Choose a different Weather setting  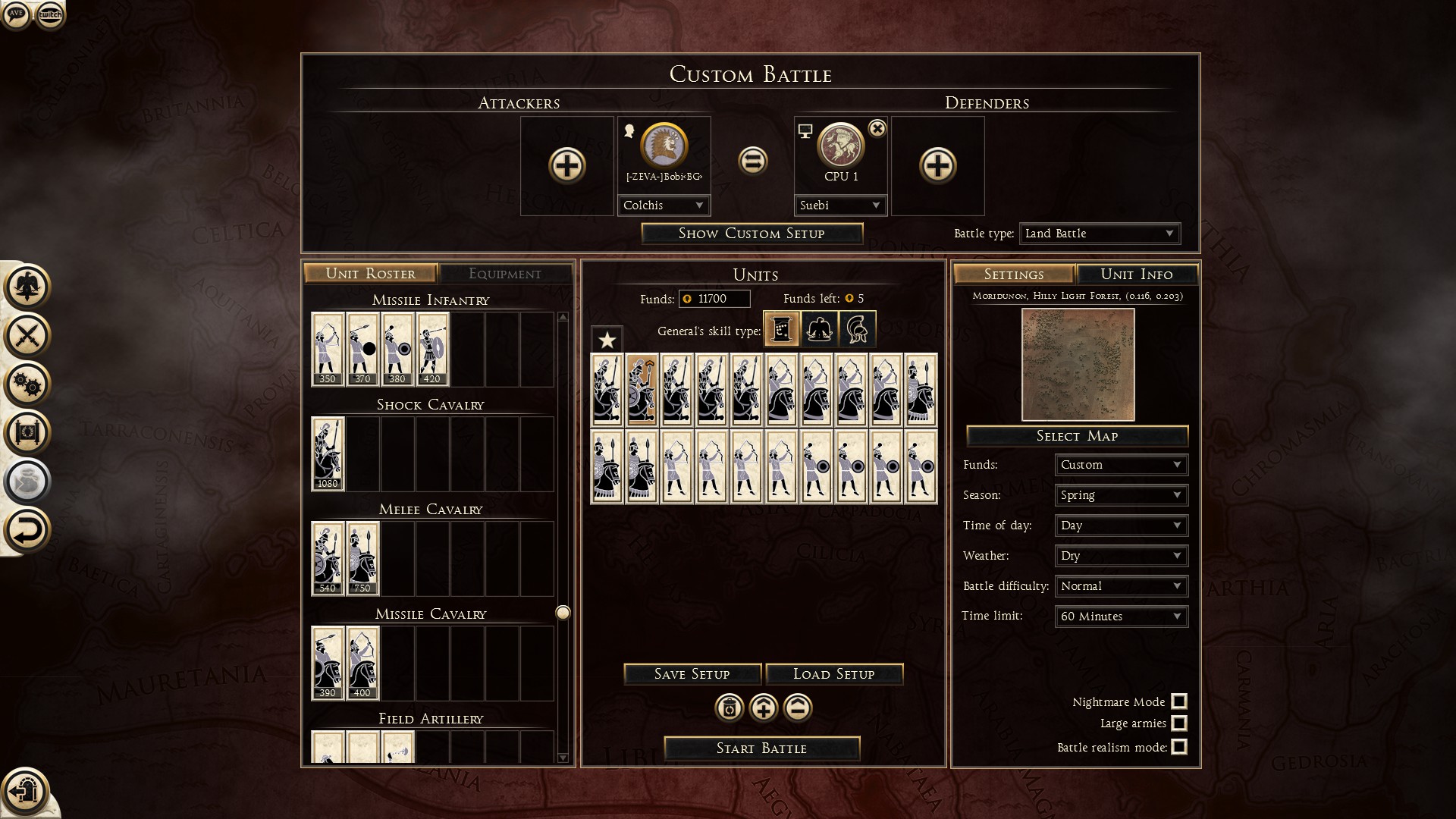click(1121, 556)
